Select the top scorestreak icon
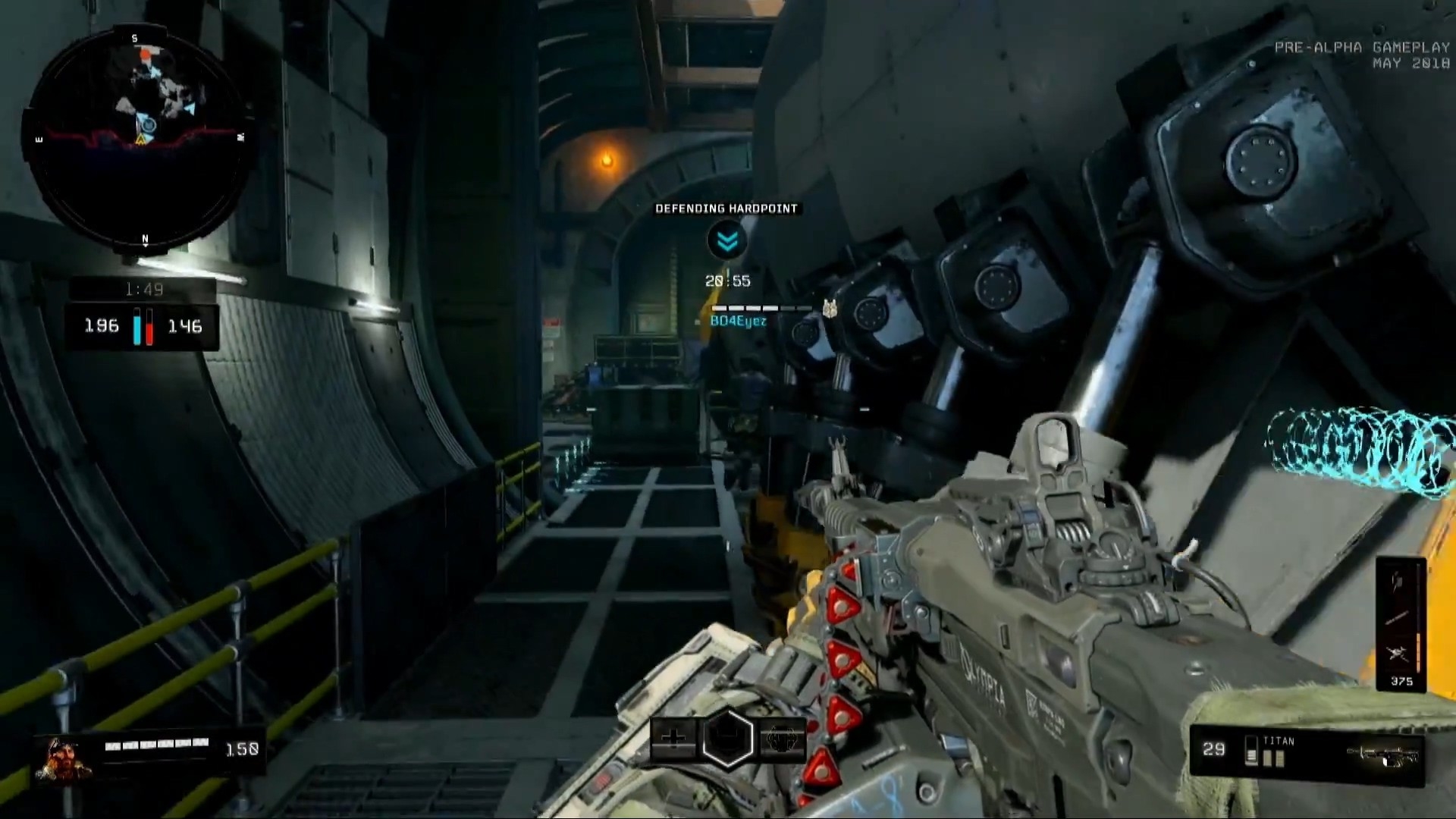 [1398, 582]
